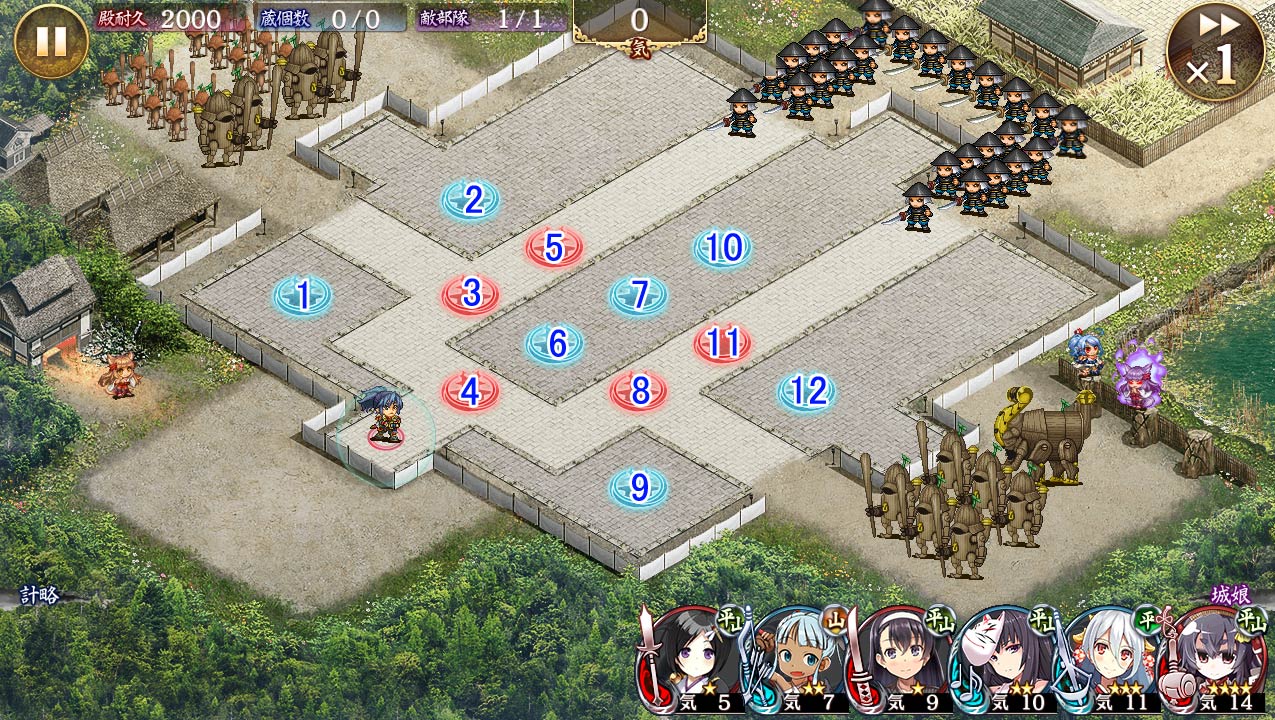Image resolution: width=1275 pixels, height=720 pixels.
Task: Select blue placement tile number 7
Action: [x=639, y=295]
